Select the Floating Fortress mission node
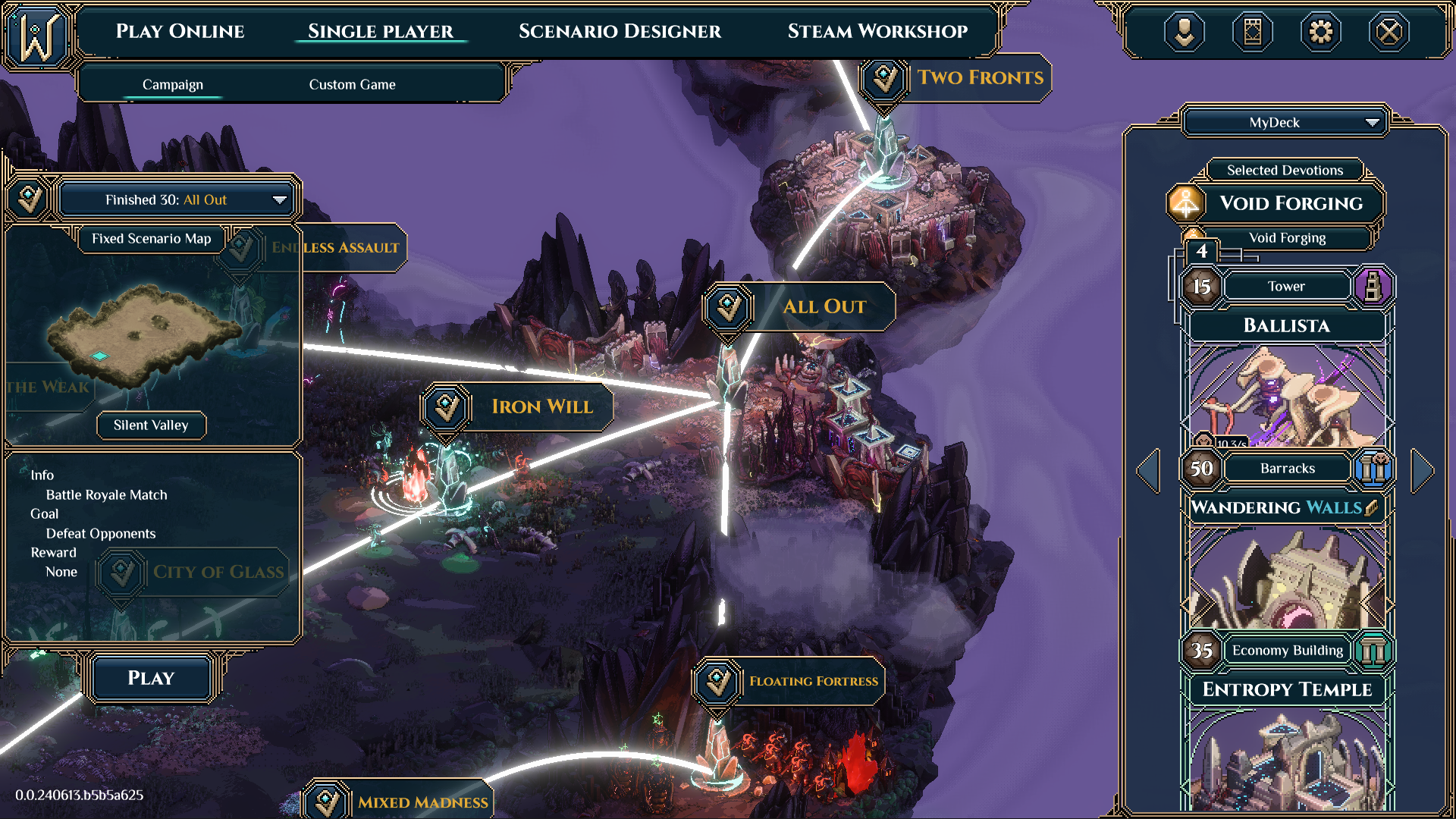Screen dimensions: 1456x819 coord(716,681)
